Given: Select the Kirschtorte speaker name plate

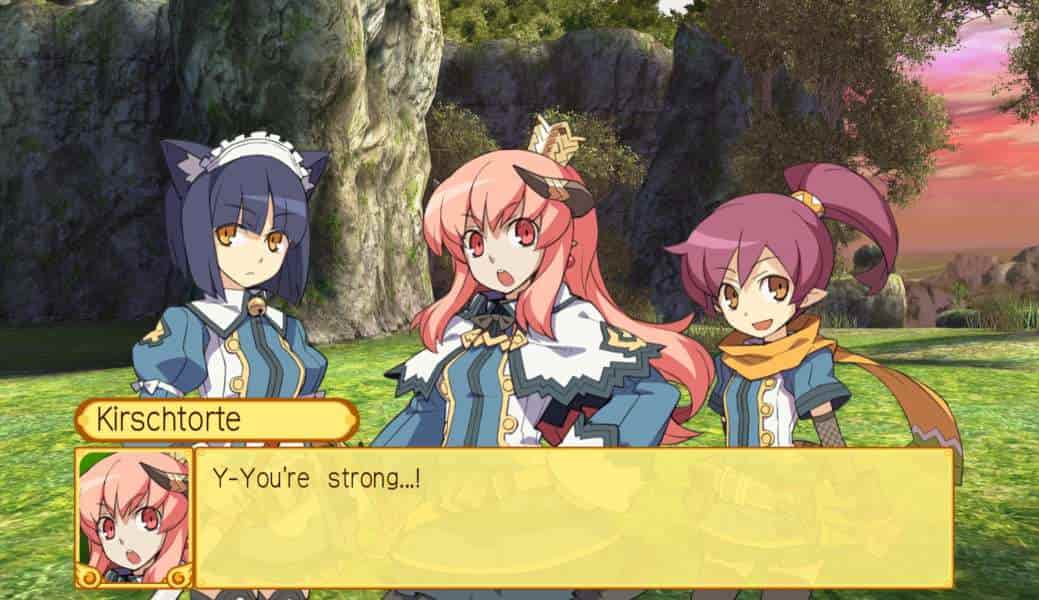Looking at the screenshot, I should coord(216,420).
